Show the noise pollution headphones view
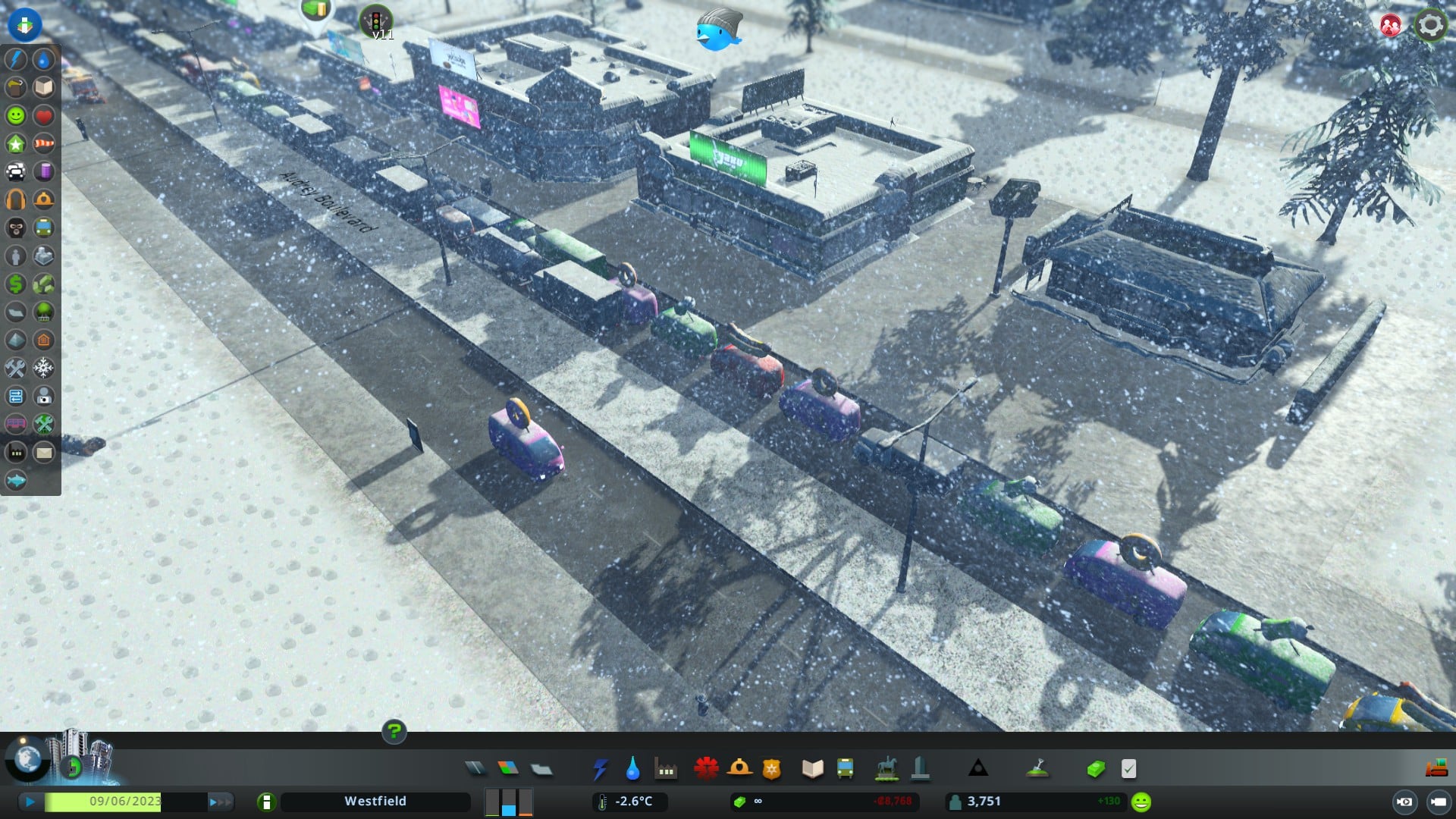Screen dimensions: 1456x819 pyautogui.click(x=16, y=199)
